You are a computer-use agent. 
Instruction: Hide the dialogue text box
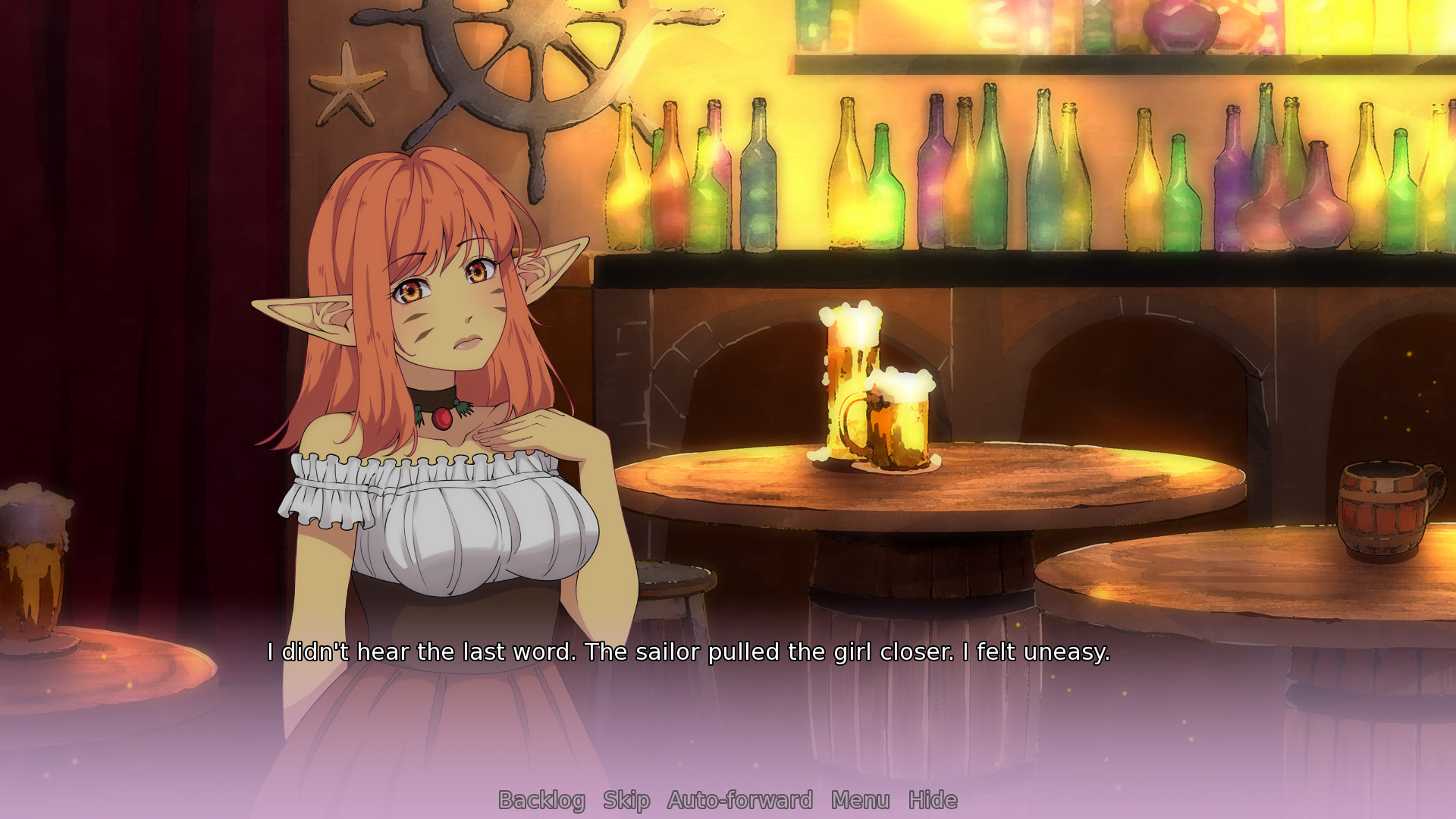[x=933, y=800]
